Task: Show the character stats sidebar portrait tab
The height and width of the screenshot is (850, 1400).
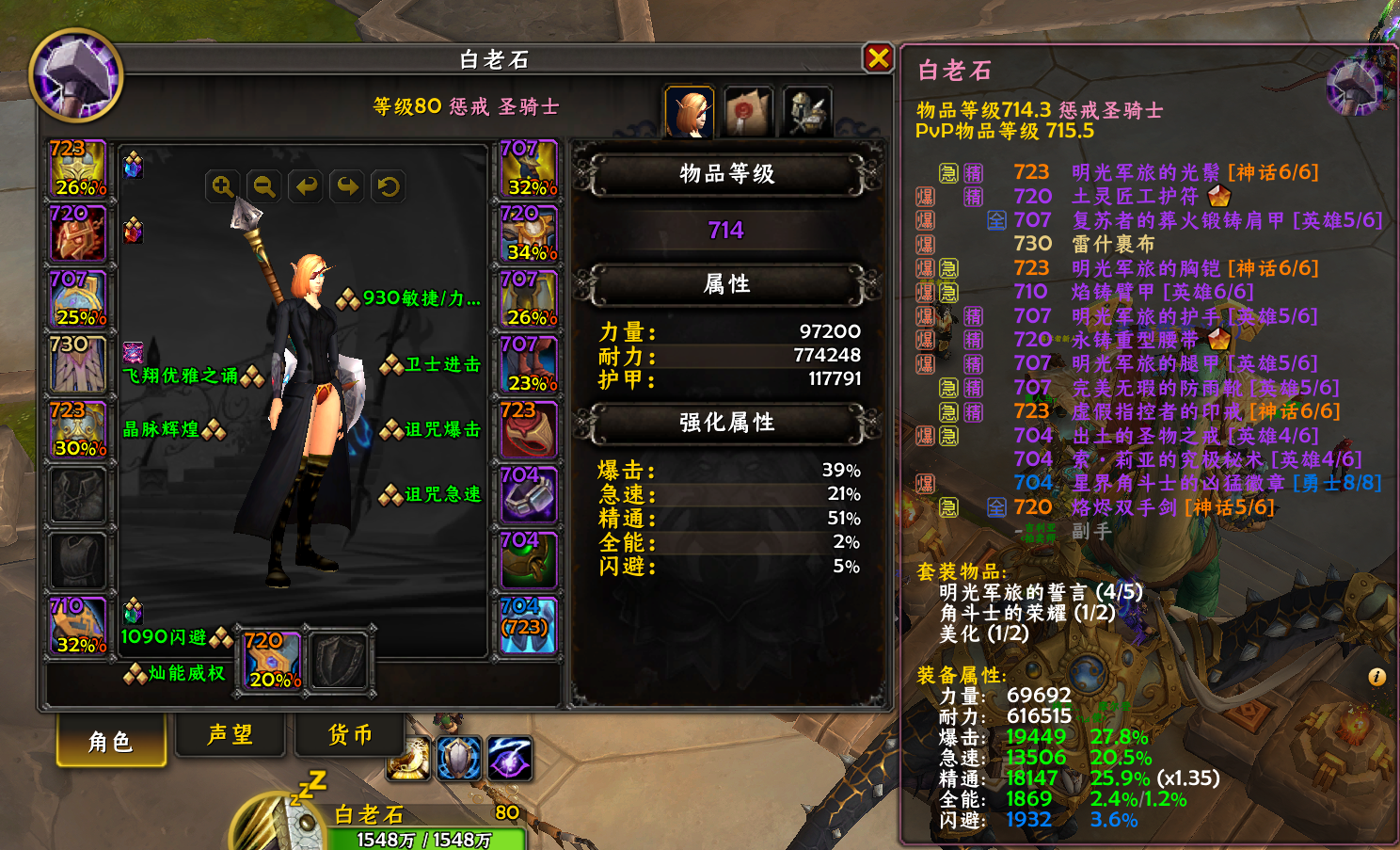Action: [690, 112]
